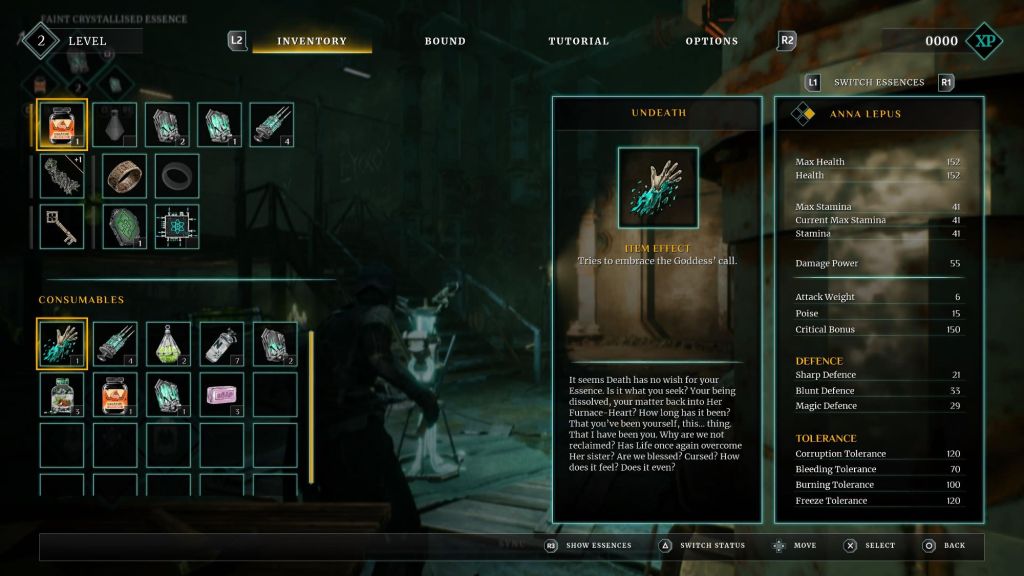Go to the Options tab
The image size is (1024, 576).
(x=711, y=41)
